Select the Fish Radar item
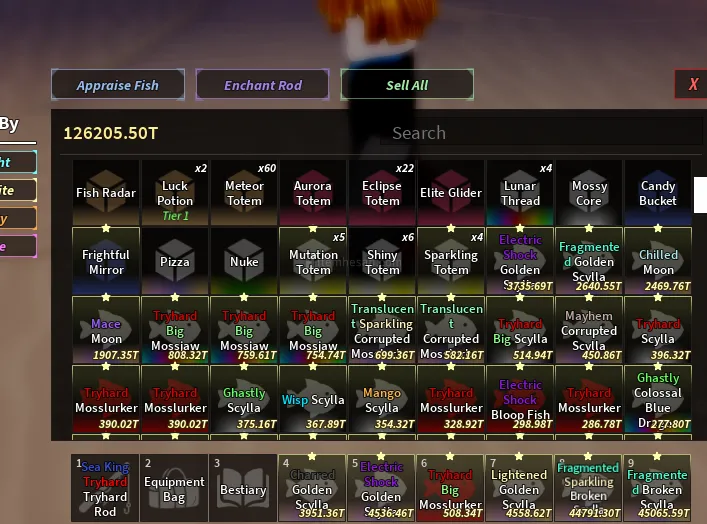 pos(106,193)
